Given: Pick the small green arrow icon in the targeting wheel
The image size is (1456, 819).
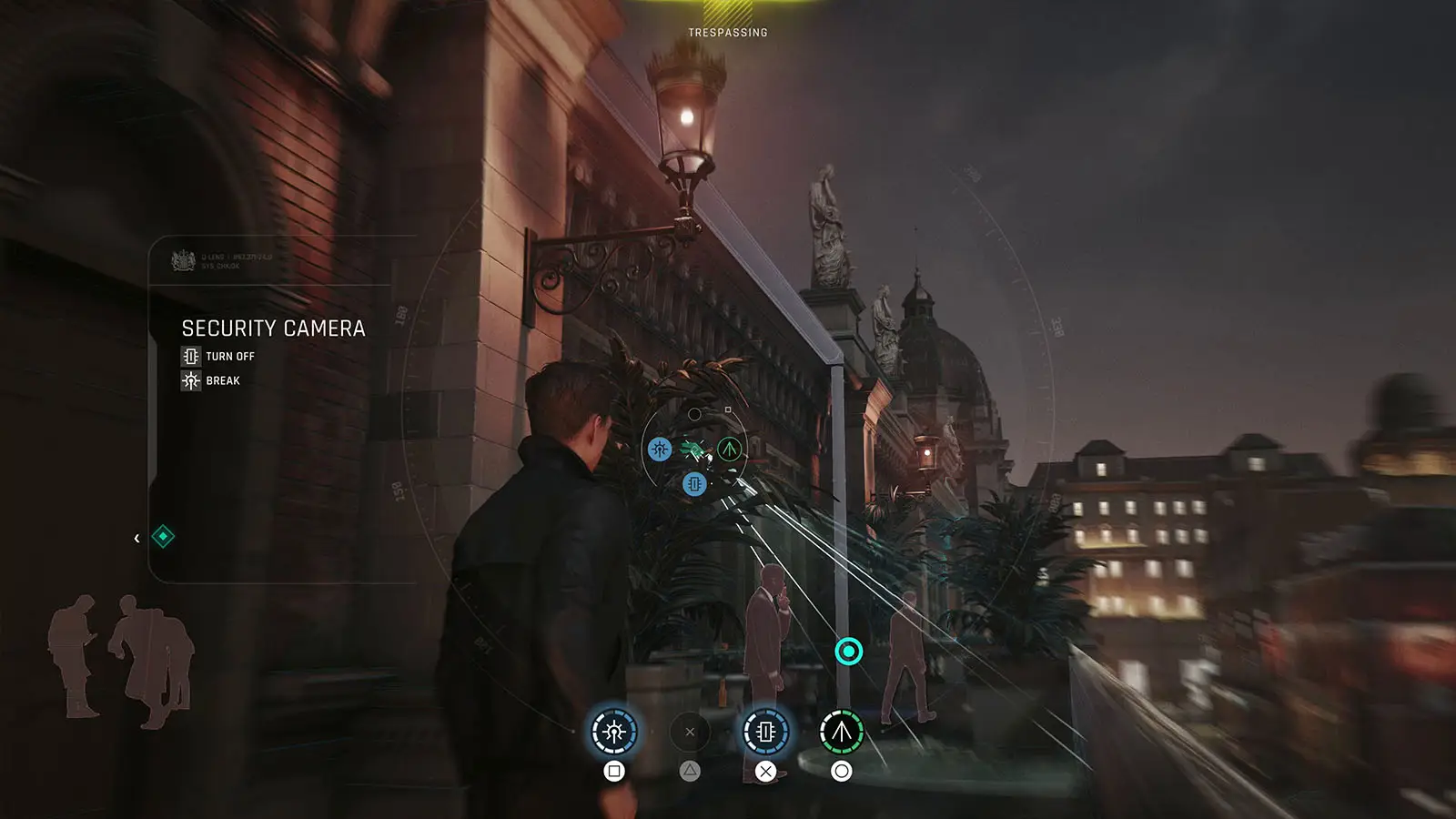Looking at the screenshot, I should pos(729,449).
